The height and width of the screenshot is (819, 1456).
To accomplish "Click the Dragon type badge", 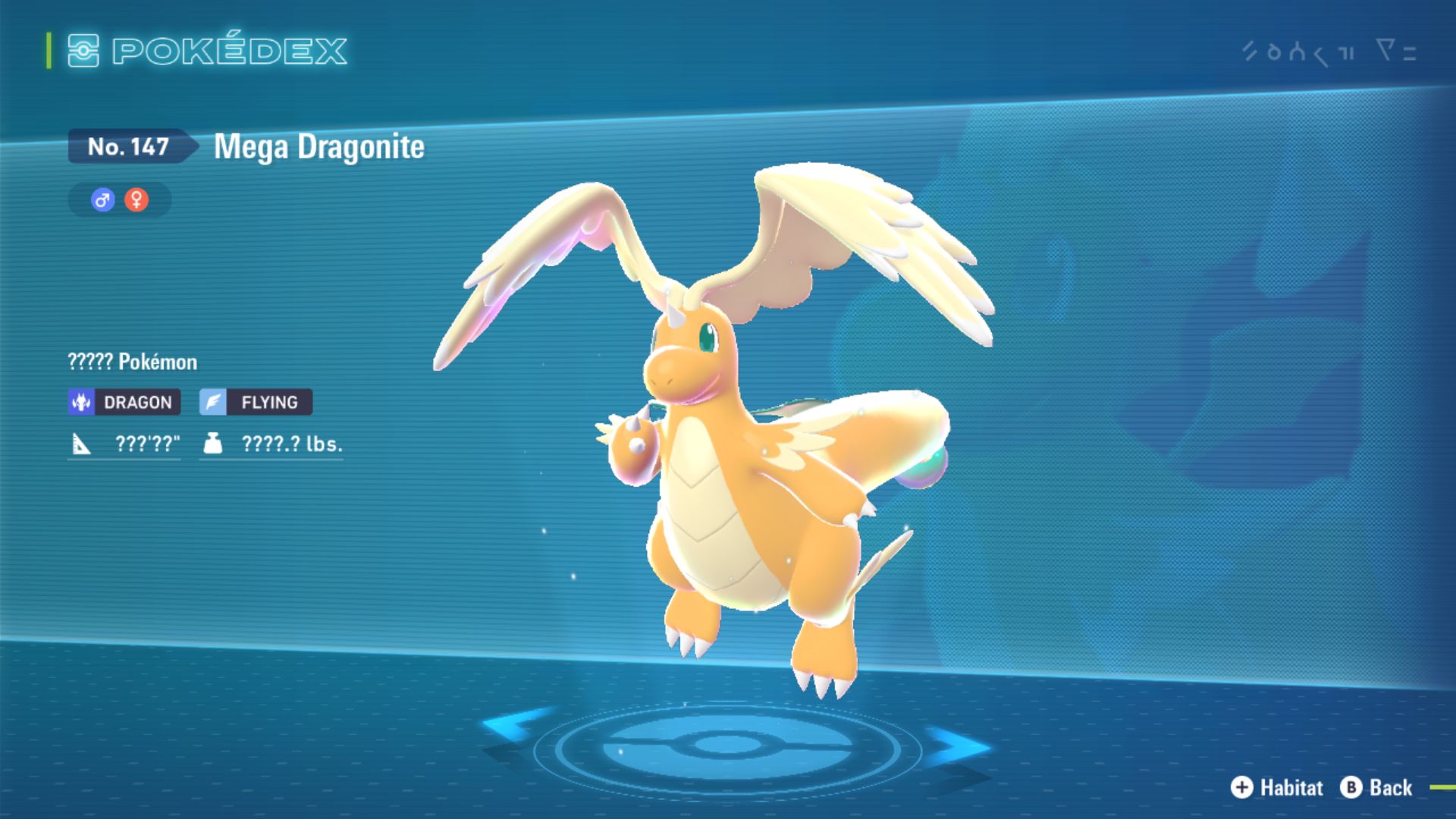I will [124, 402].
